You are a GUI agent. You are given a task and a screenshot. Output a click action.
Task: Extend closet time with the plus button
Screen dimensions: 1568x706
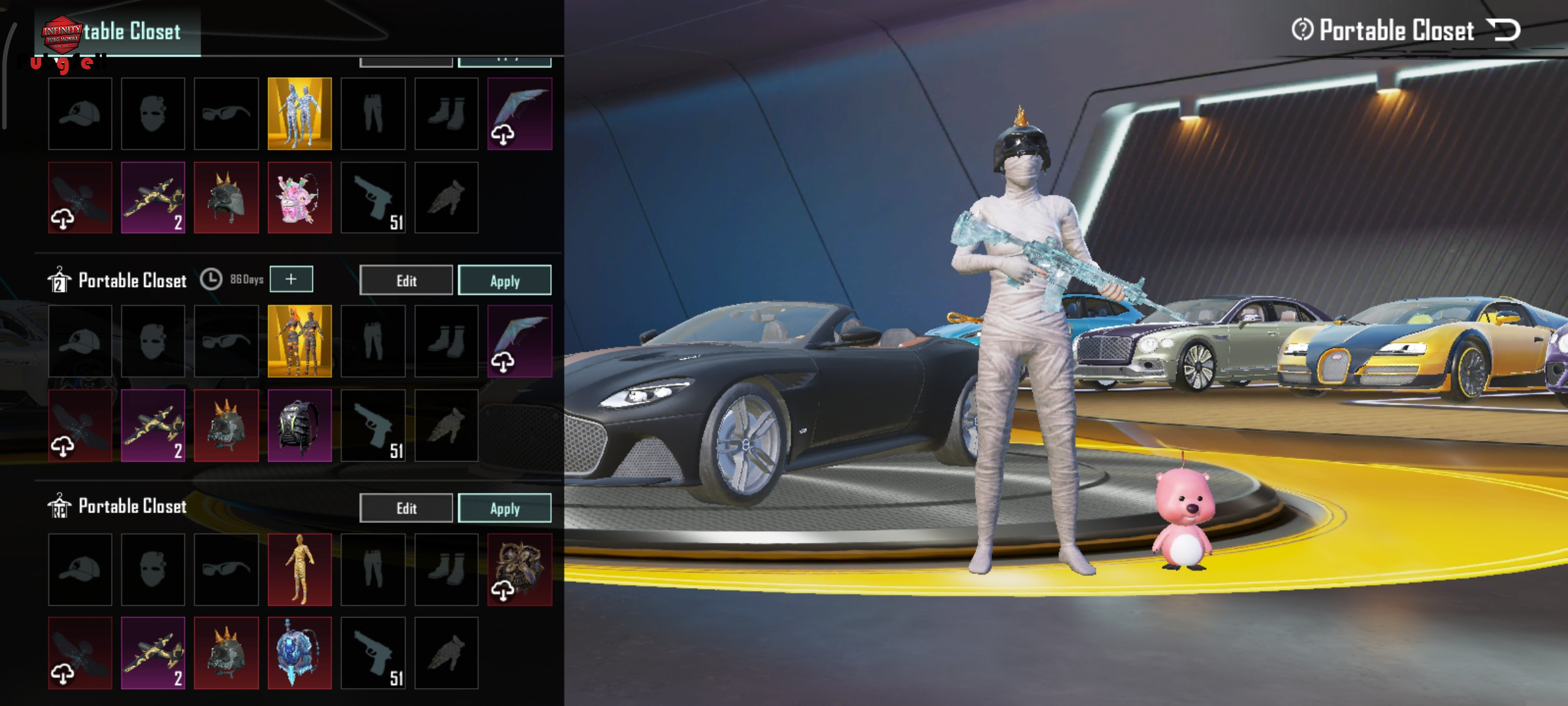pyautogui.click(x=291, y=279)
